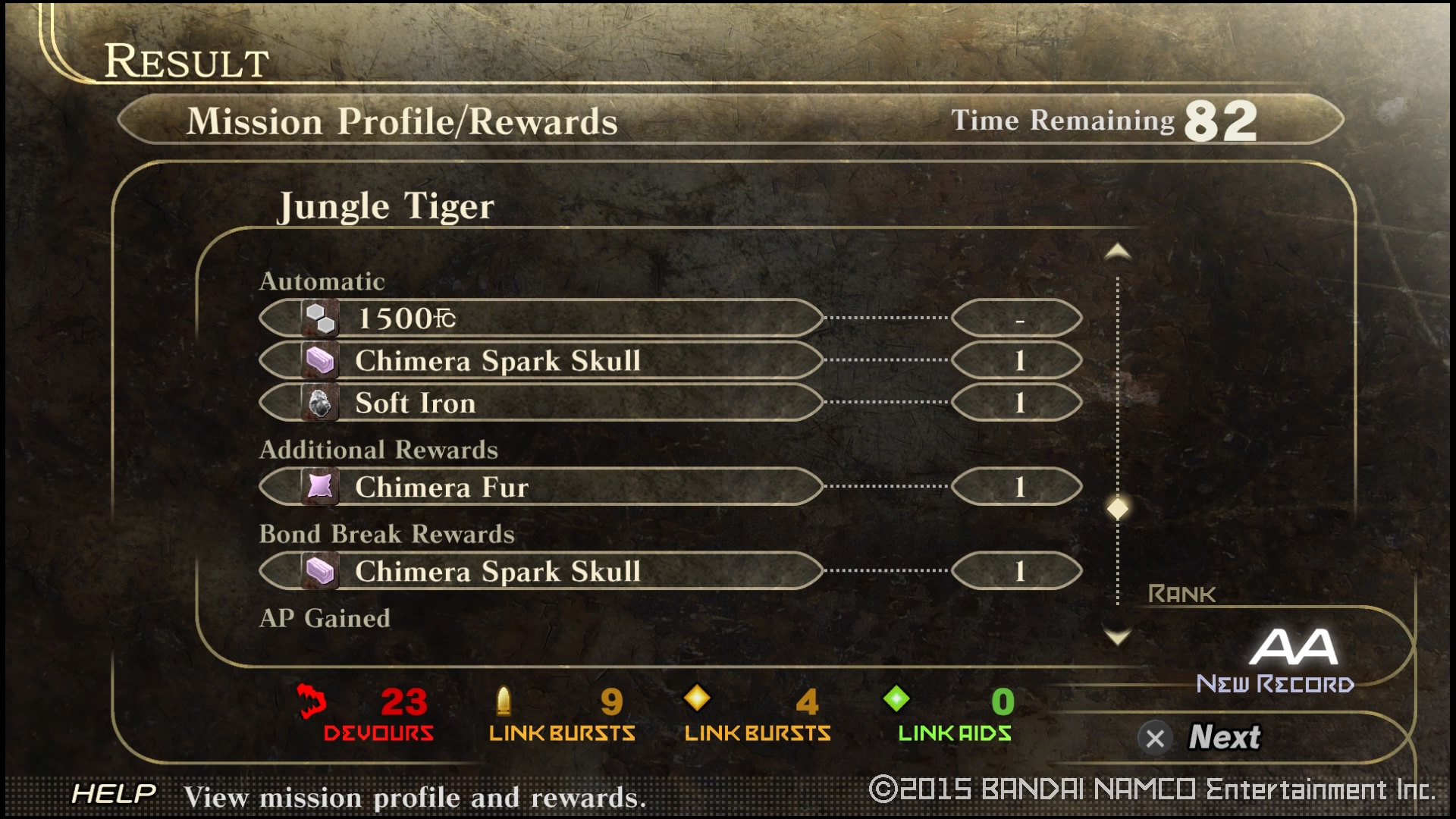This screenshot has height=819, width=1456.
Task: Select Chimera Spark Skull under Automatic
Action: click(x=541, y=361)
